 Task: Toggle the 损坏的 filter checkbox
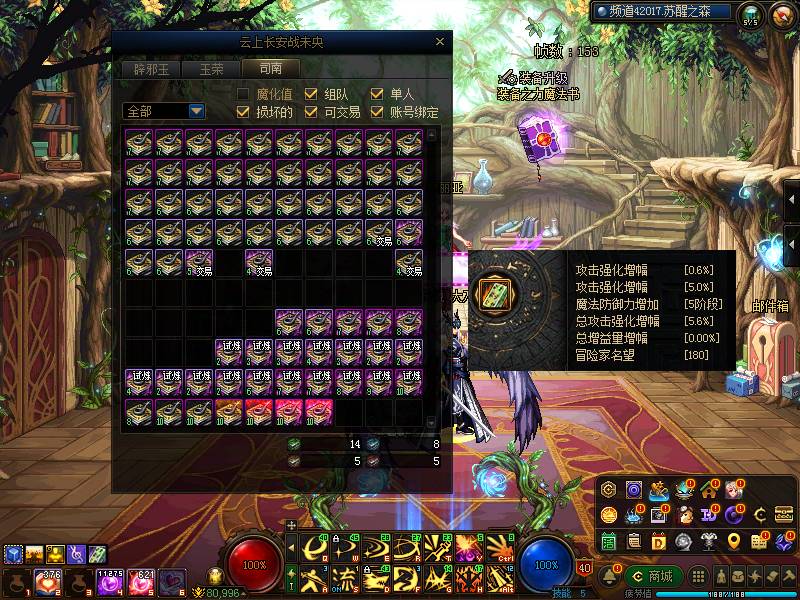point(243,112)
